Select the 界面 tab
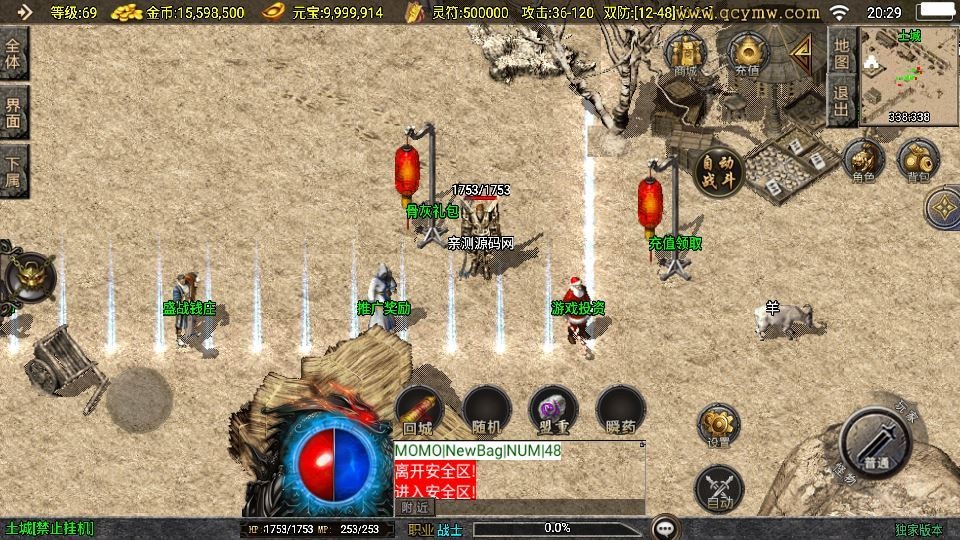This screenshot has height=540, width=960. click(x=14, y=112)
